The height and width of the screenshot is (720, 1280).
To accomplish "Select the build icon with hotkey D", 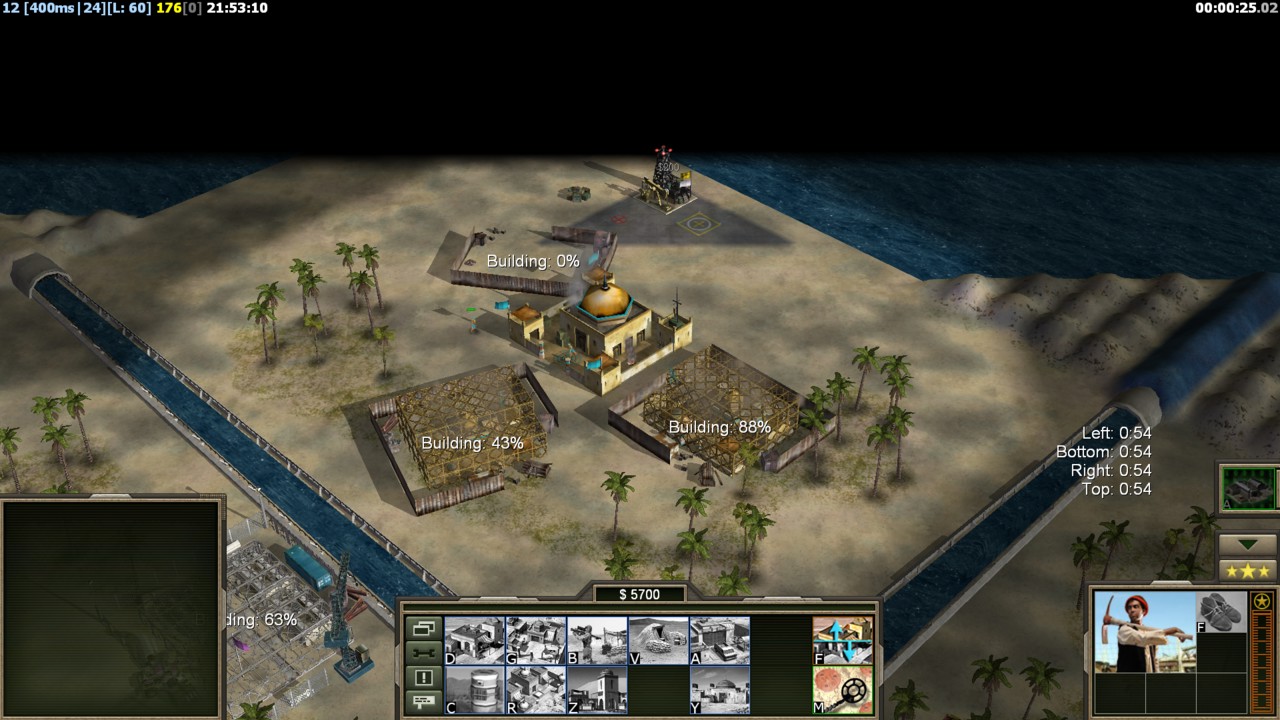I will [474, 640].
